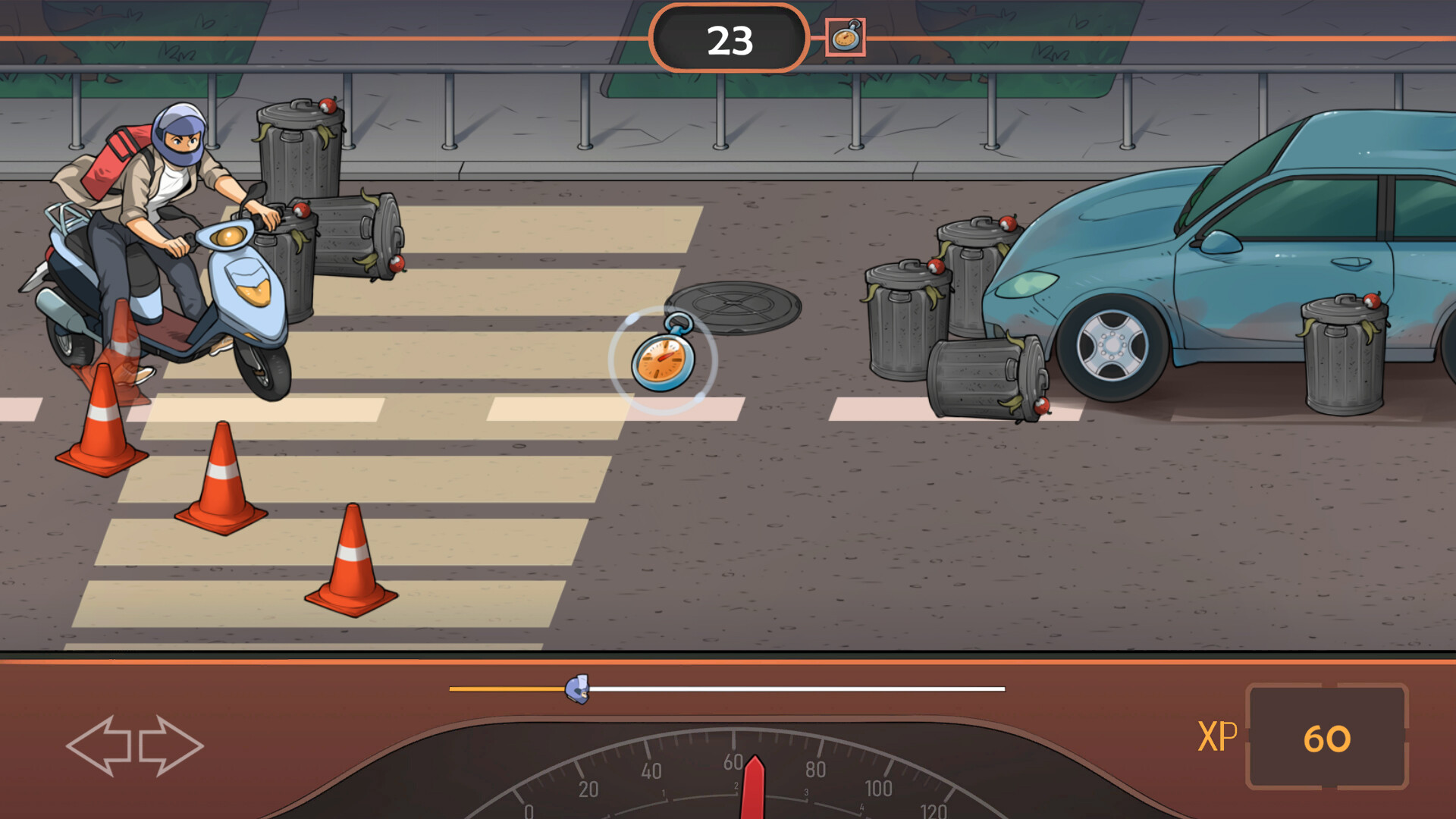Screen dimensions: 1456x819
Task: Click the stopwatch icon beside the score counter
Action: (x=847, y=36)
